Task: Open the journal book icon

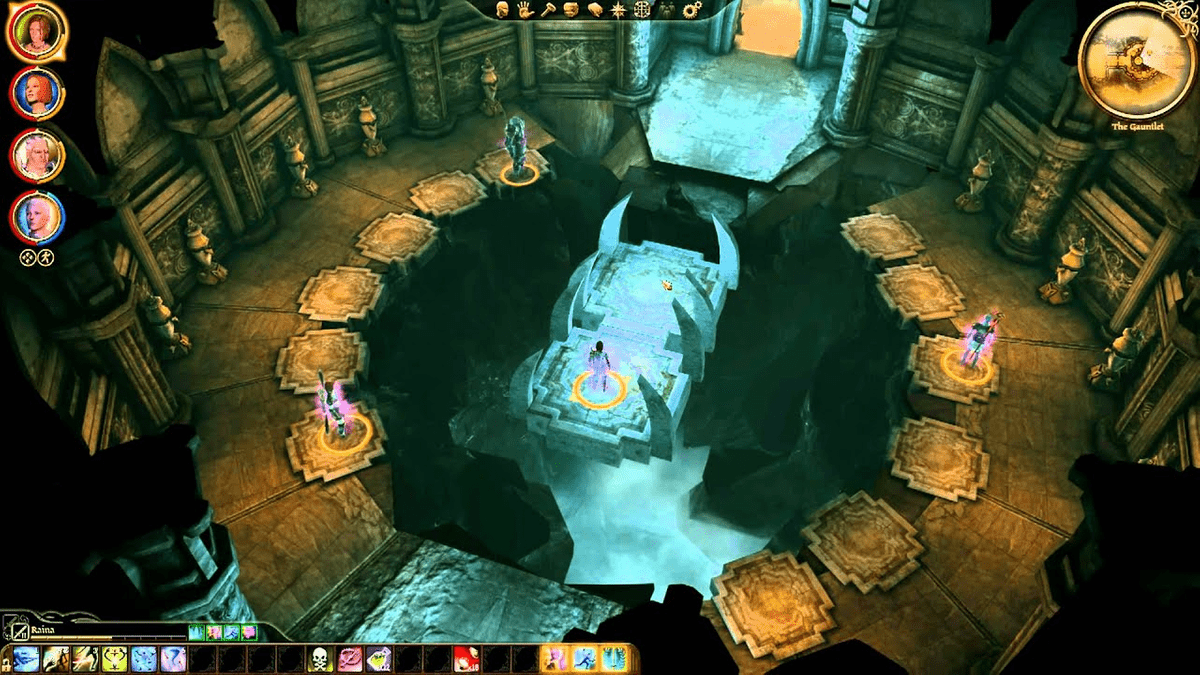Action: coord(596,10)
